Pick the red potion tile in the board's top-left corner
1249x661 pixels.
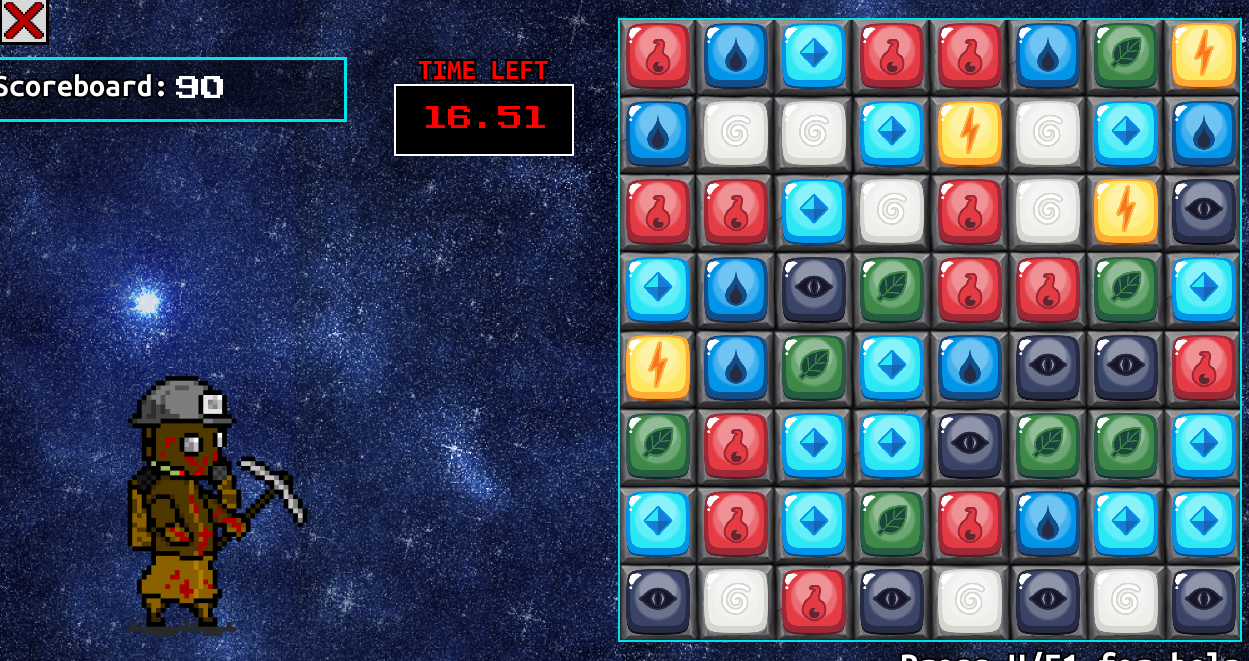(x=658, y=56)
